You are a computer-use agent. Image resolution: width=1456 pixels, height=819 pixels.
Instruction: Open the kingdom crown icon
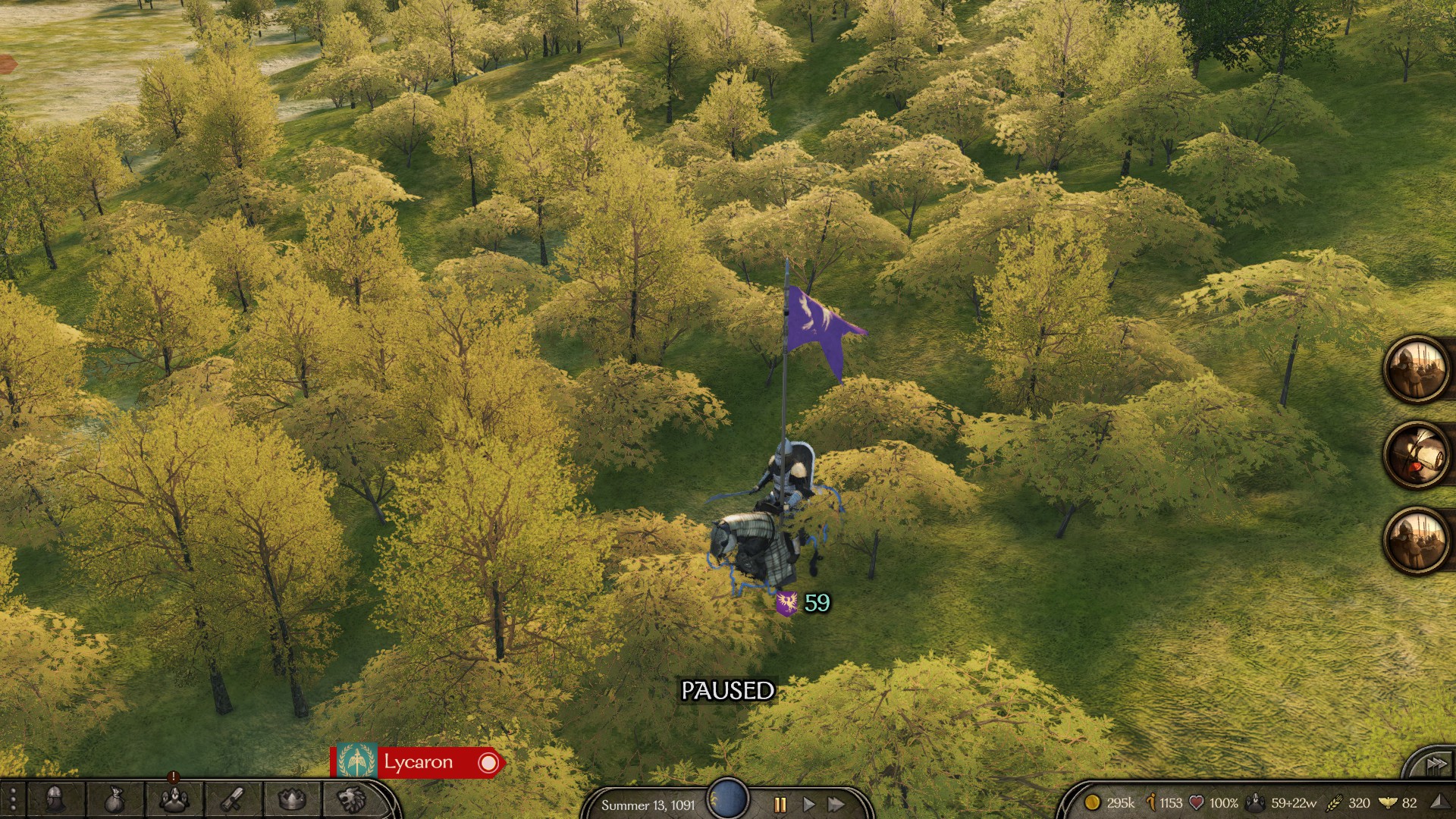pyautogui.click(x=292, y=799)
